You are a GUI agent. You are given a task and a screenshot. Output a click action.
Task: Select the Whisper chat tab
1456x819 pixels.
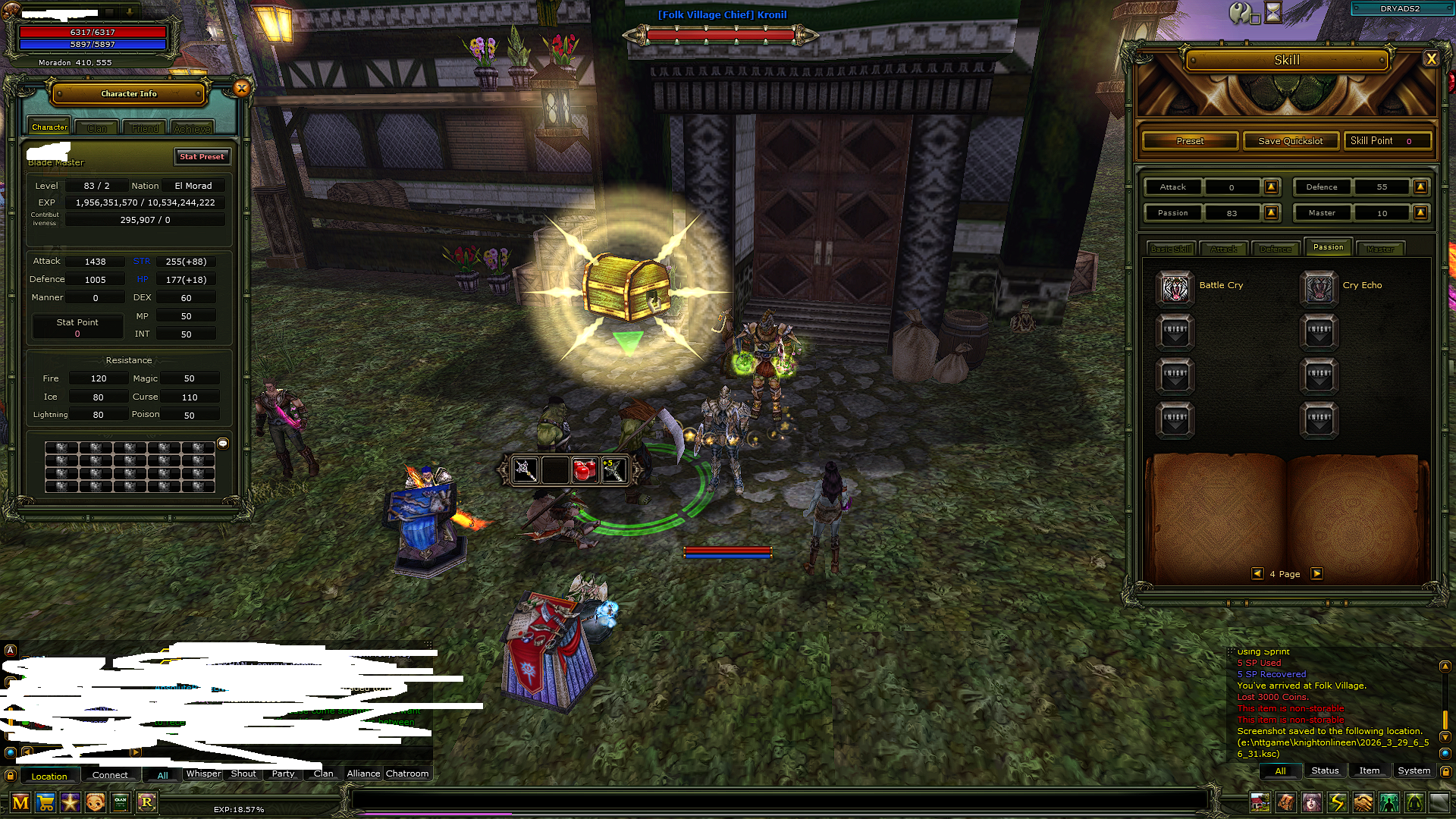202,773
